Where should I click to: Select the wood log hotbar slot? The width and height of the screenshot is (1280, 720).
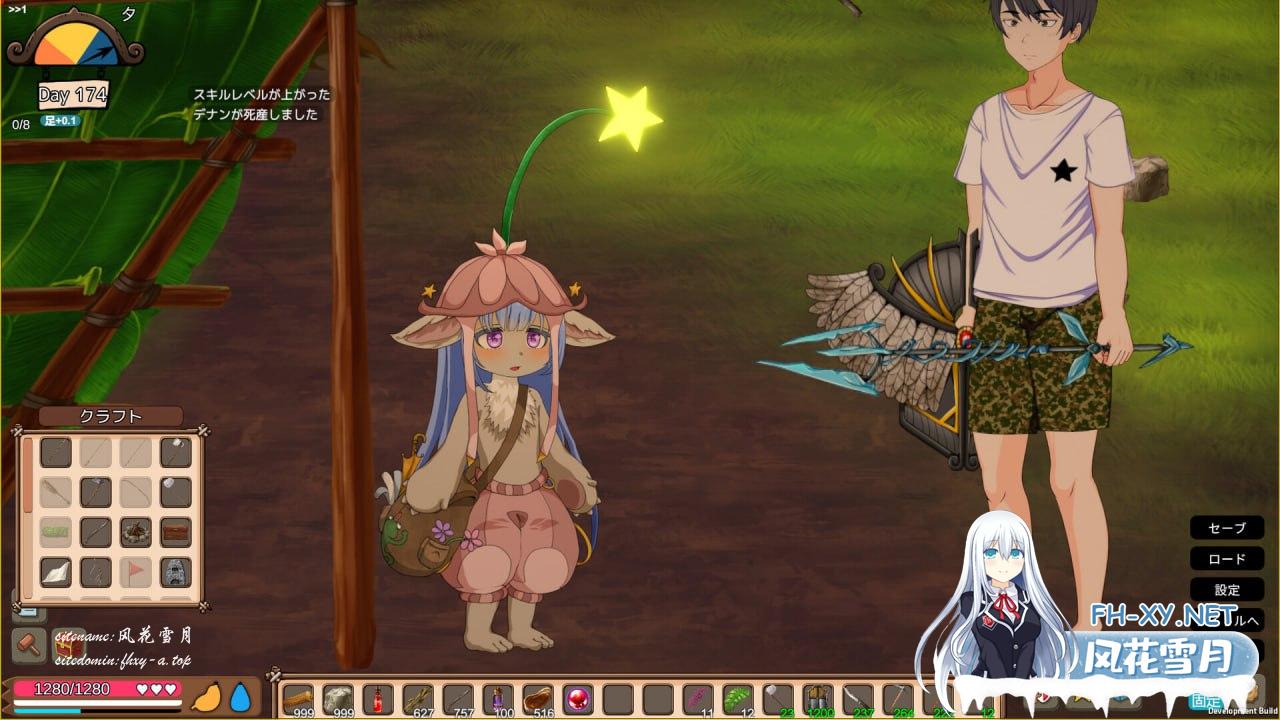[298, 699]
